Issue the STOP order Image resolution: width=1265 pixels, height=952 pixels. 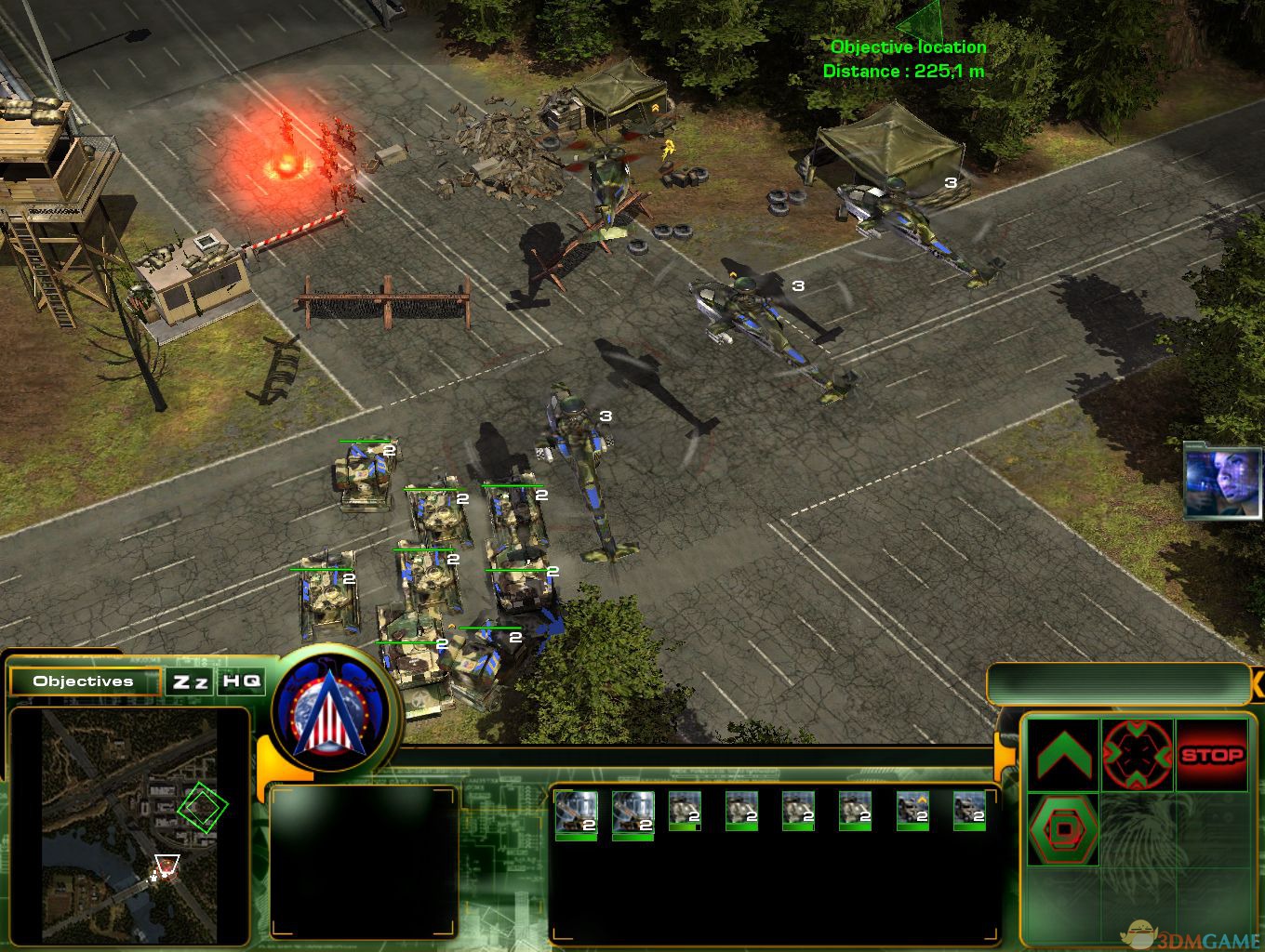[x=1211, y=755]
